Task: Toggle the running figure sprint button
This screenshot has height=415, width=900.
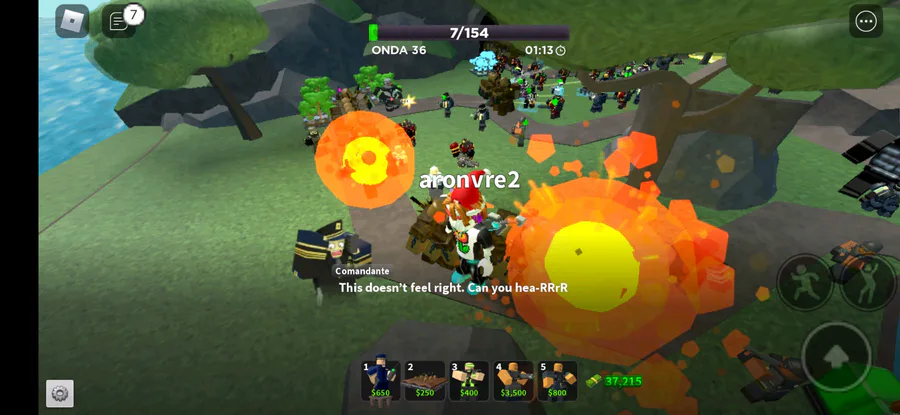Action: tap(805, 282)
